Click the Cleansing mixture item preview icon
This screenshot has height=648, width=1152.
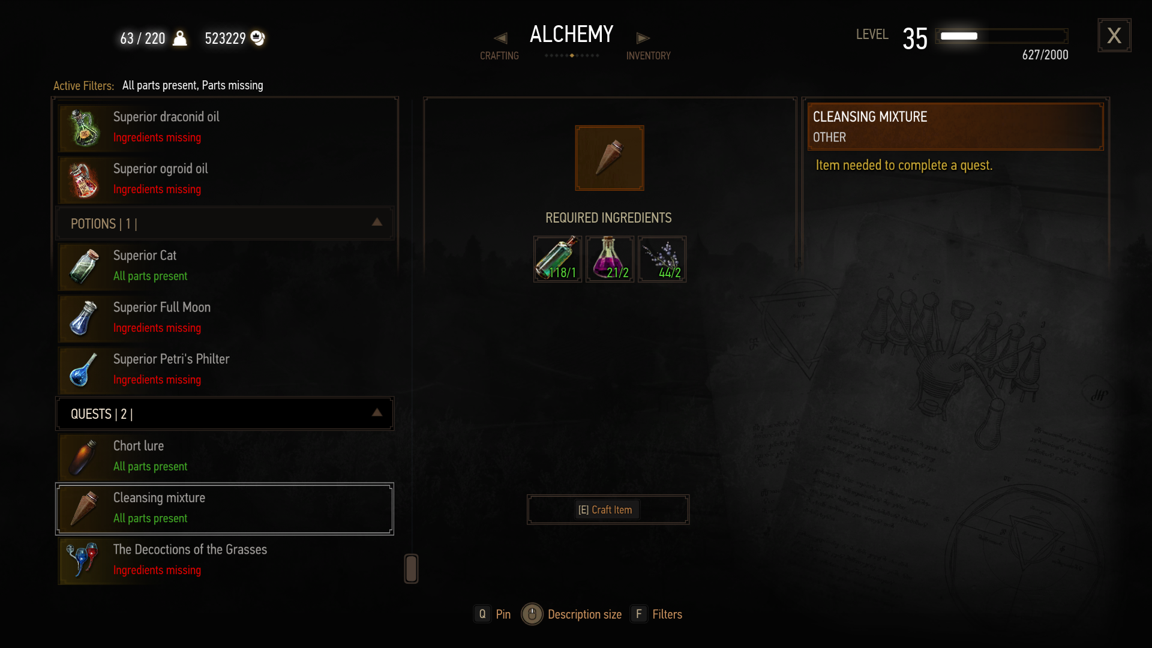point(609,158)
